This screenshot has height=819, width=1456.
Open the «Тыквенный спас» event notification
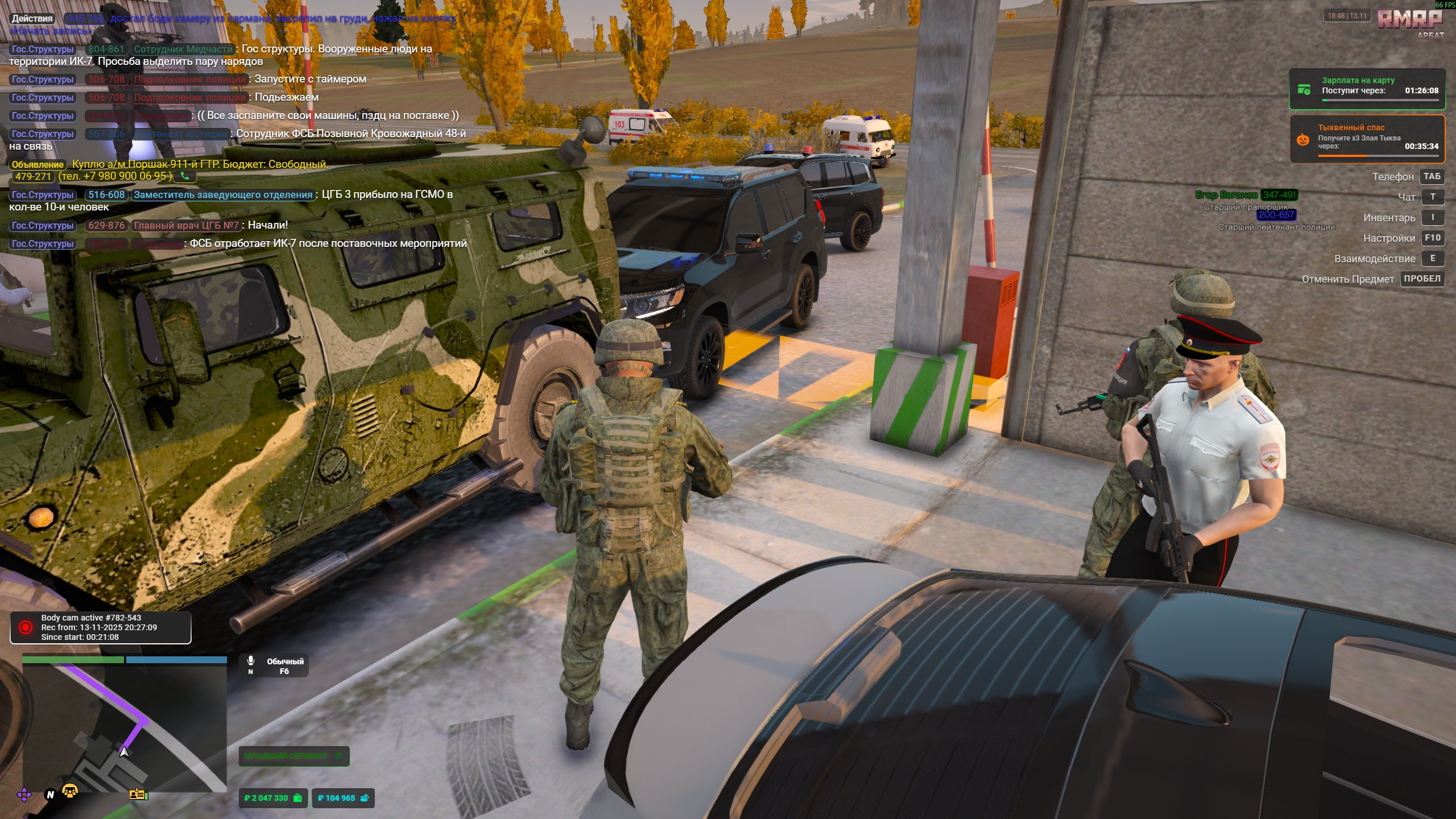(1367, 139)
